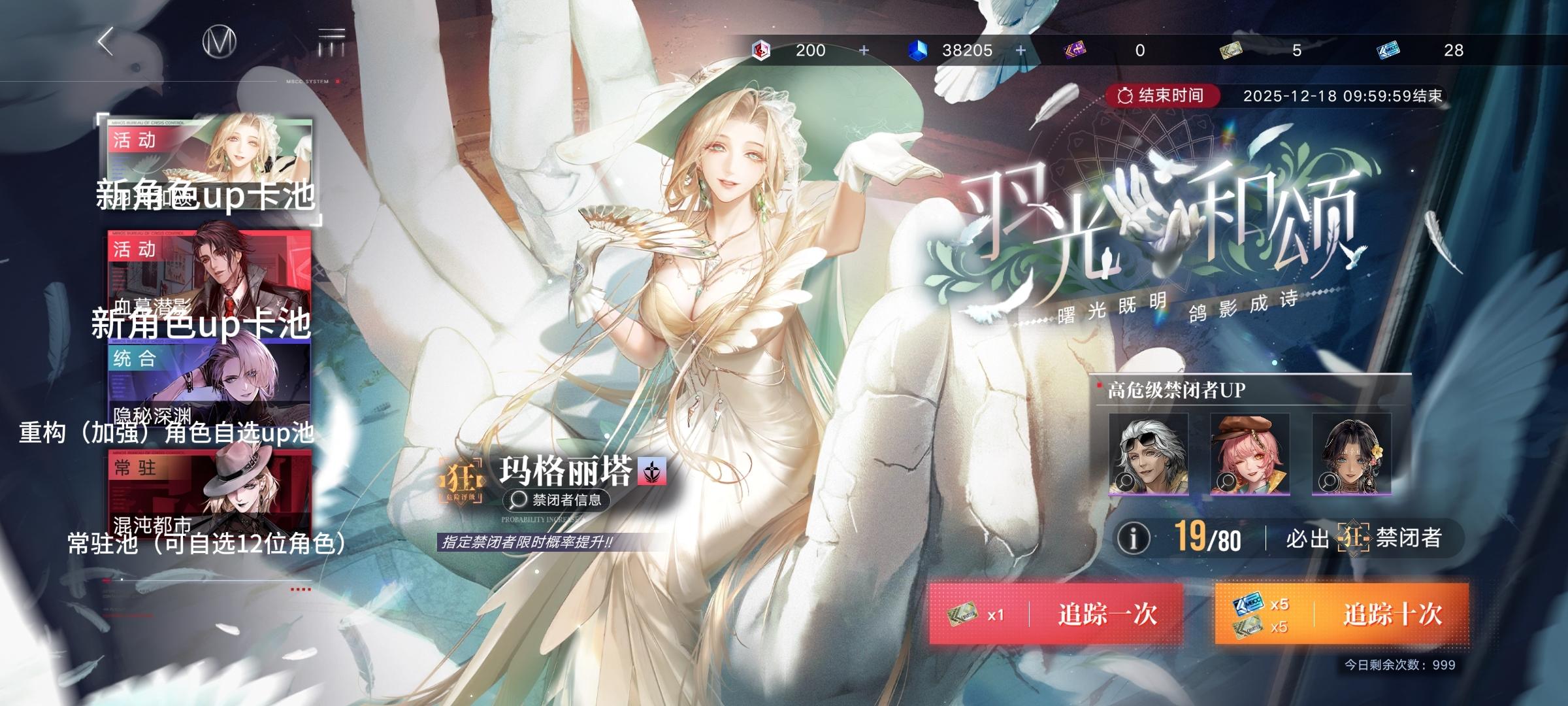
Task: Click the MBCC blue card currency showing 28
Action: pos(1390,50)
